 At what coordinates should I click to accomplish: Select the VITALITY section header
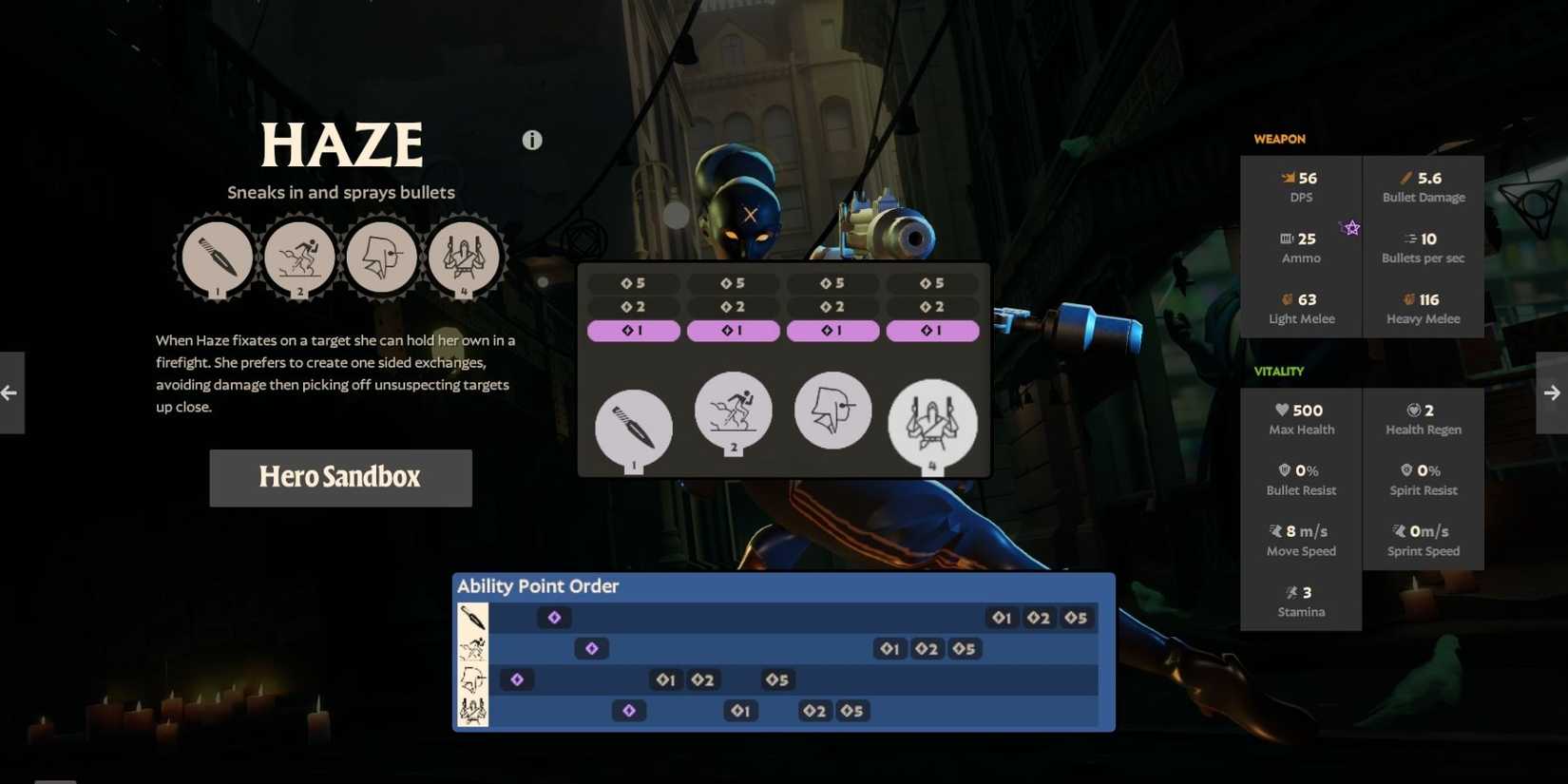[x=1278, y=371]
